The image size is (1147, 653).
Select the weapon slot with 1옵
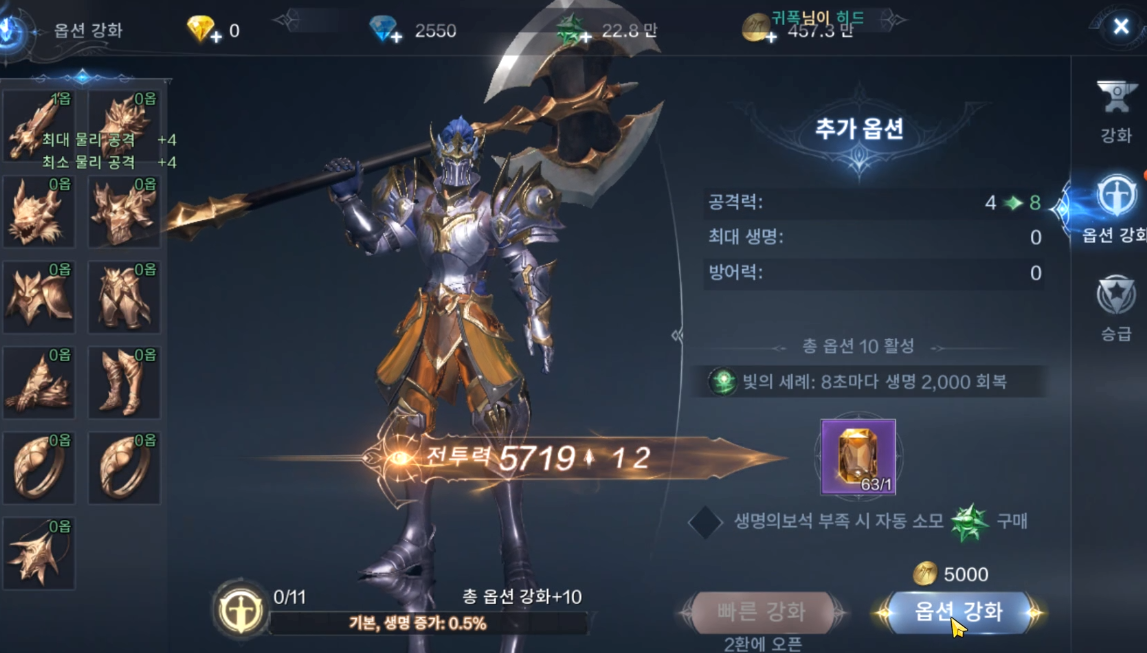pos(38,125)
